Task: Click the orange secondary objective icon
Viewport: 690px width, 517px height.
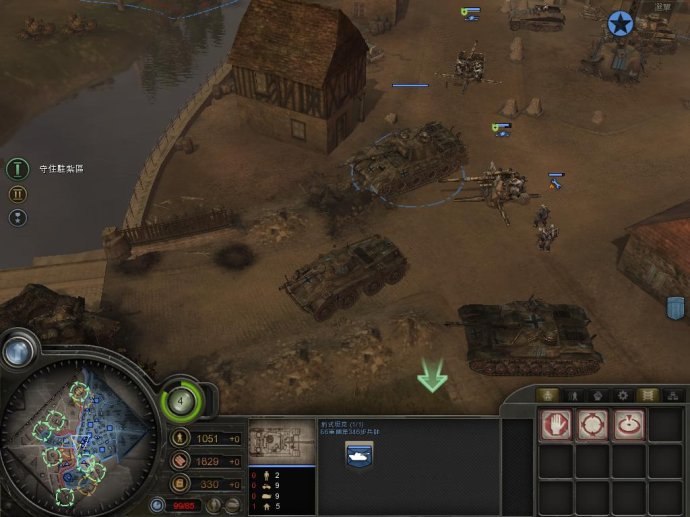Action: point(17,193)
